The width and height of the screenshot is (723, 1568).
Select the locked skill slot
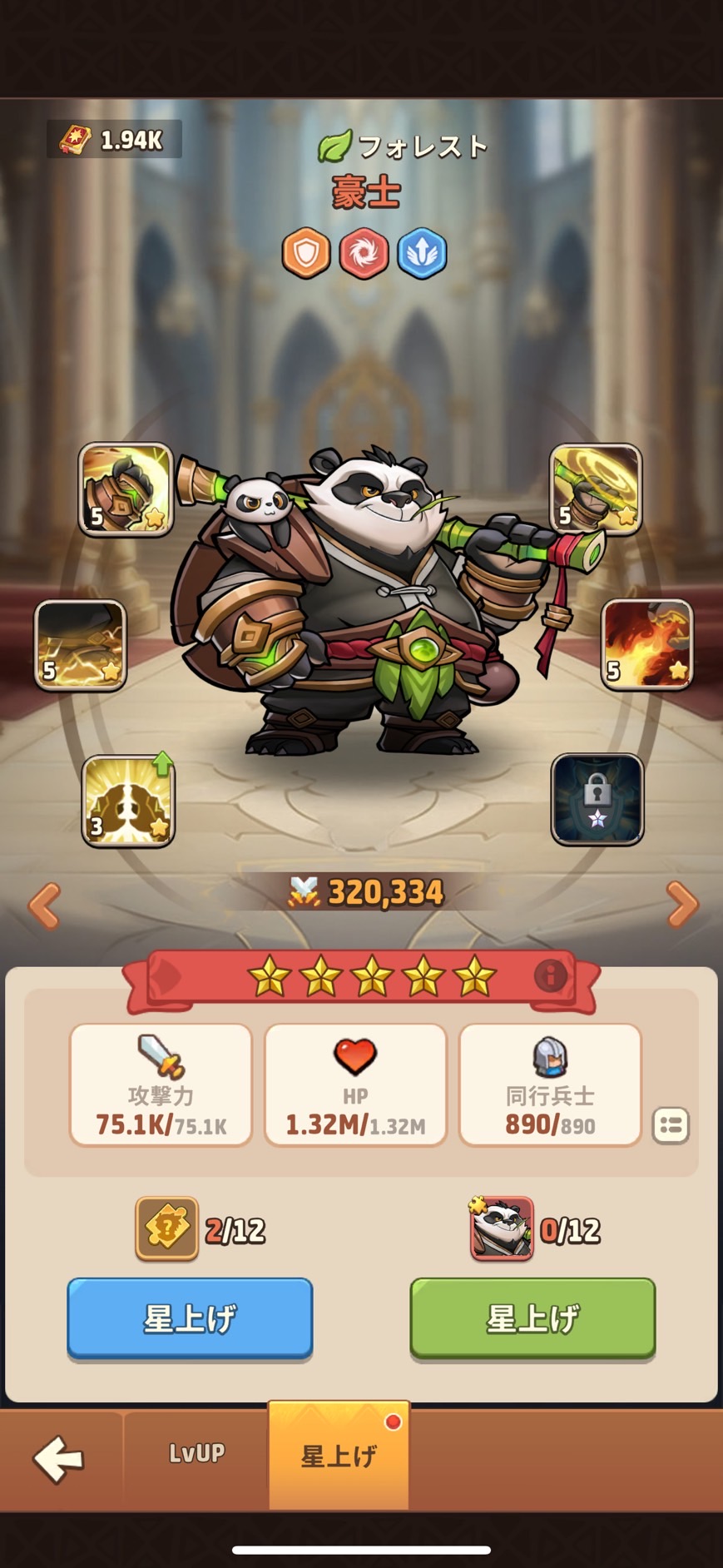pyautogui.click(x=597, y=799)
